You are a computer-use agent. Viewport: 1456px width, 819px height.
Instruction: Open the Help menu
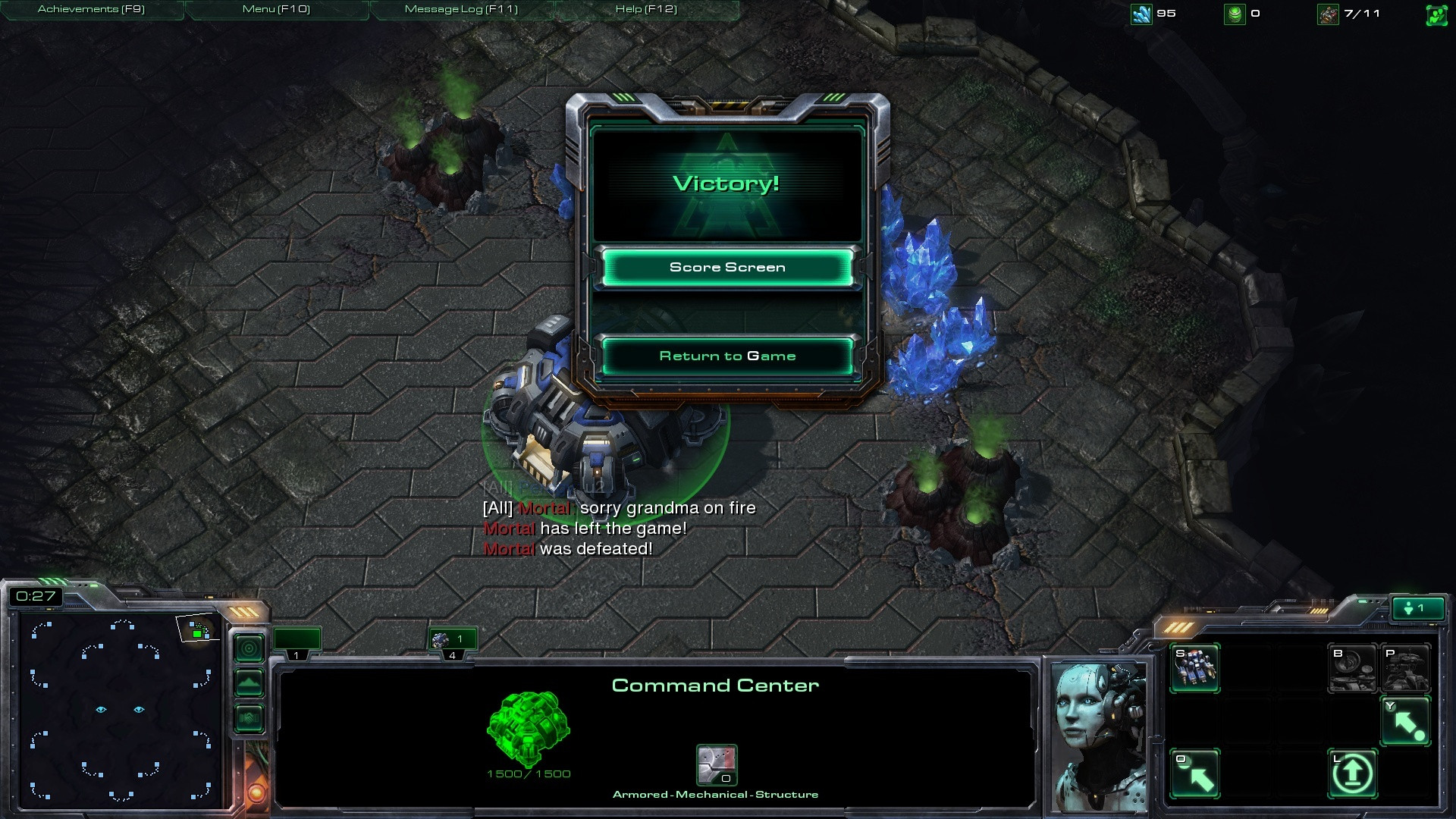[646, 9]
